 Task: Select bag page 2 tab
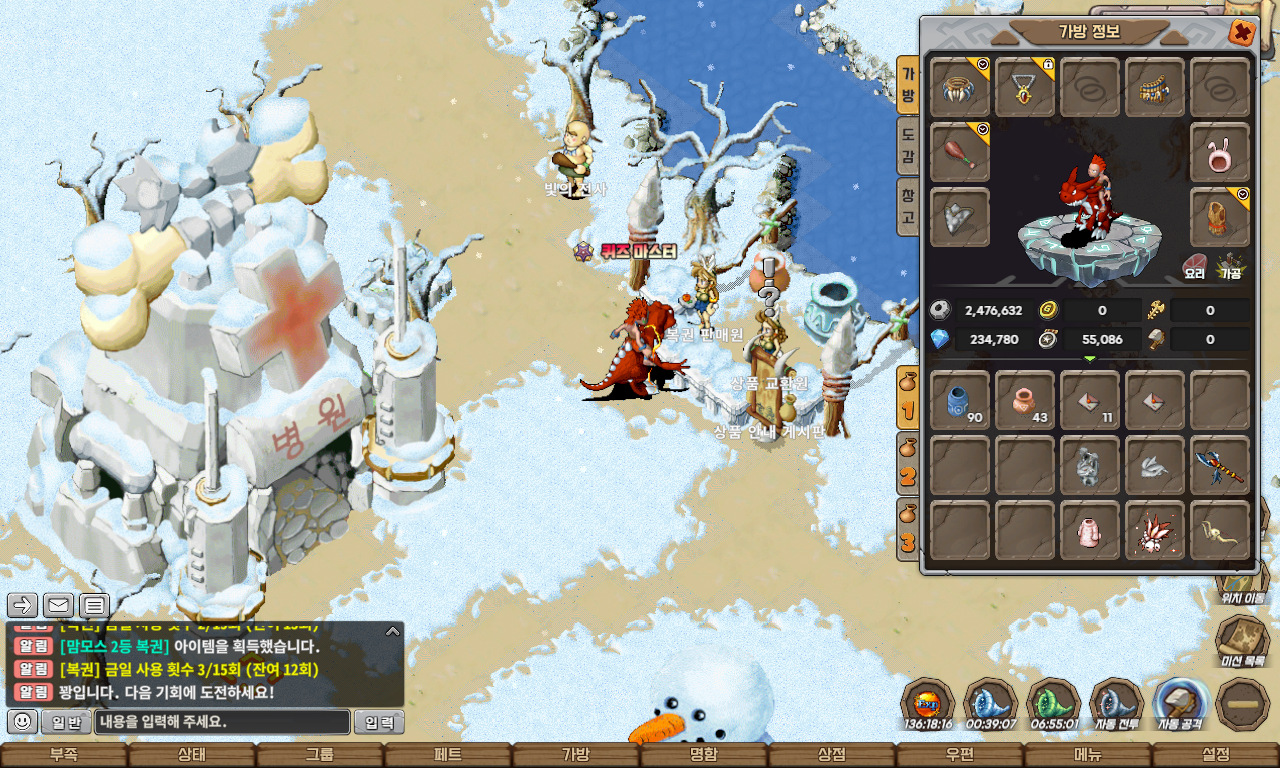coord(907,464)
